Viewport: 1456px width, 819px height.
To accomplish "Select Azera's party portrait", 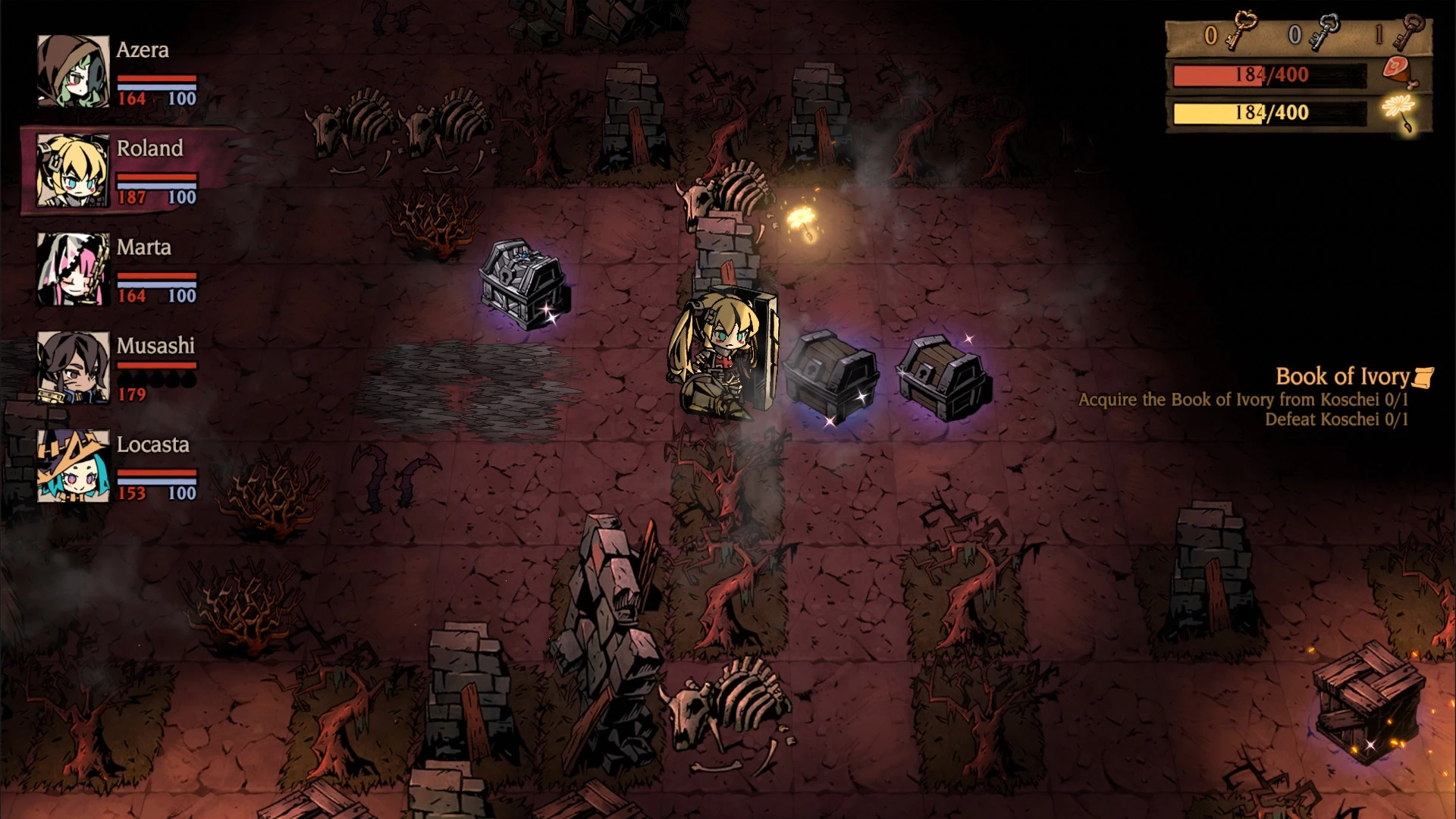I will pyautogui.click(x=72, y=71).
